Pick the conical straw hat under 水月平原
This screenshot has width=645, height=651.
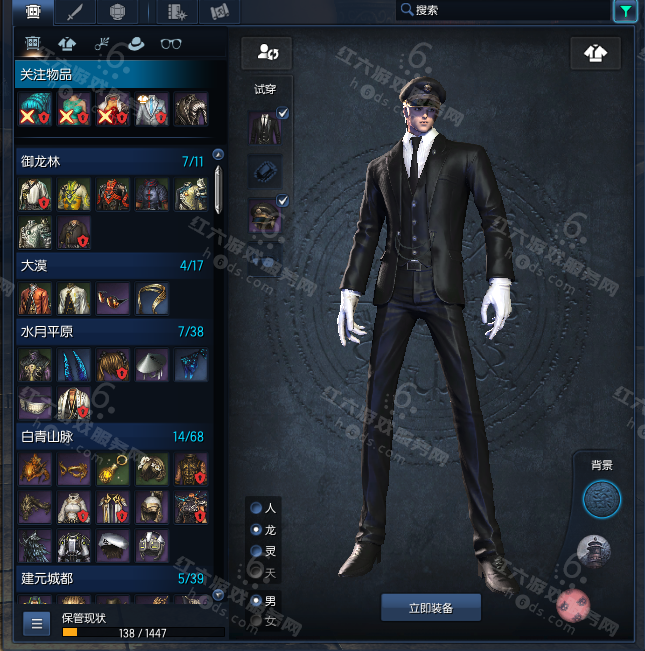pyautogui.click(x=152, y=365)
